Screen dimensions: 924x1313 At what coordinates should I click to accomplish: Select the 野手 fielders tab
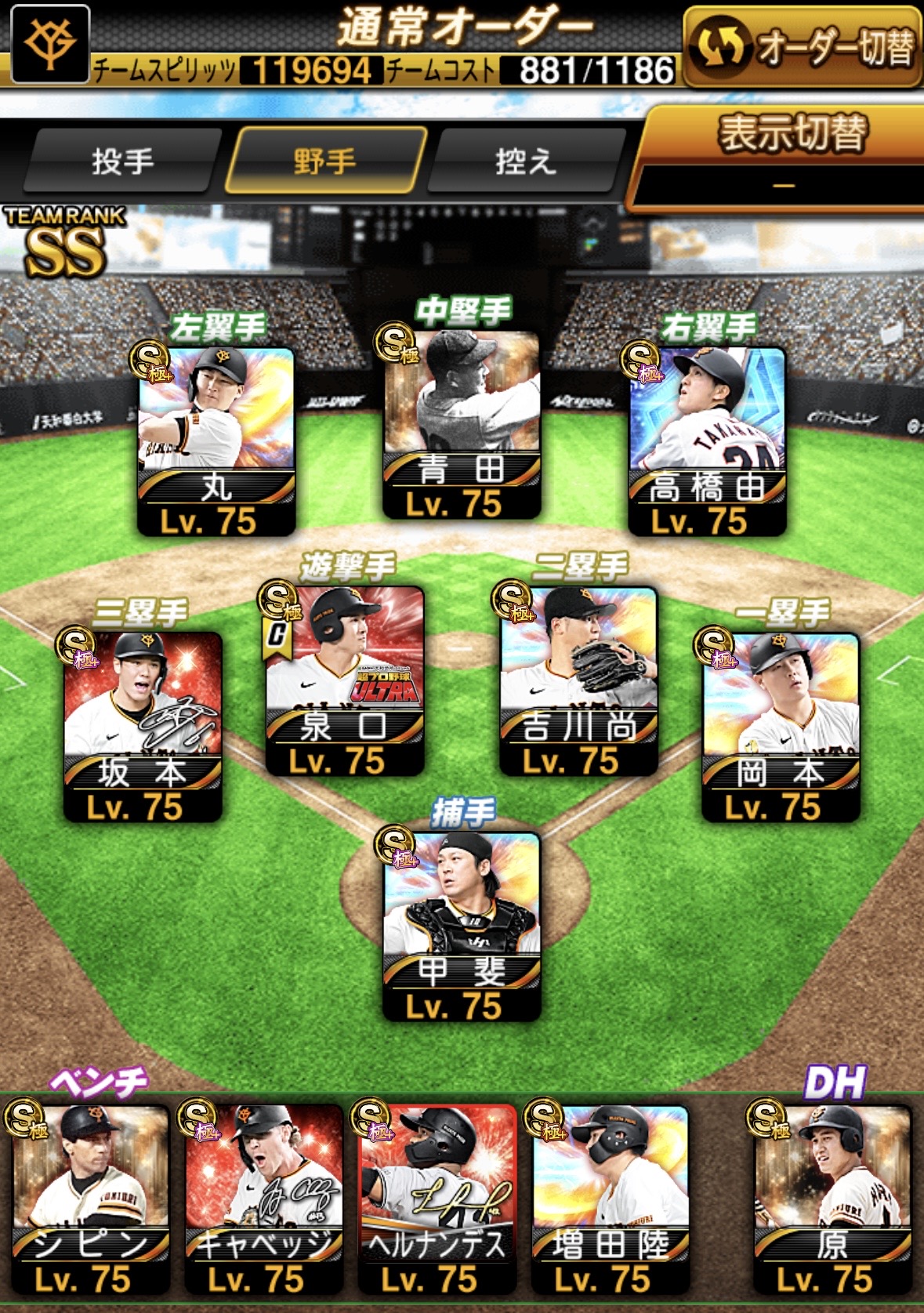pyautogui.click(x=325, y=162)
